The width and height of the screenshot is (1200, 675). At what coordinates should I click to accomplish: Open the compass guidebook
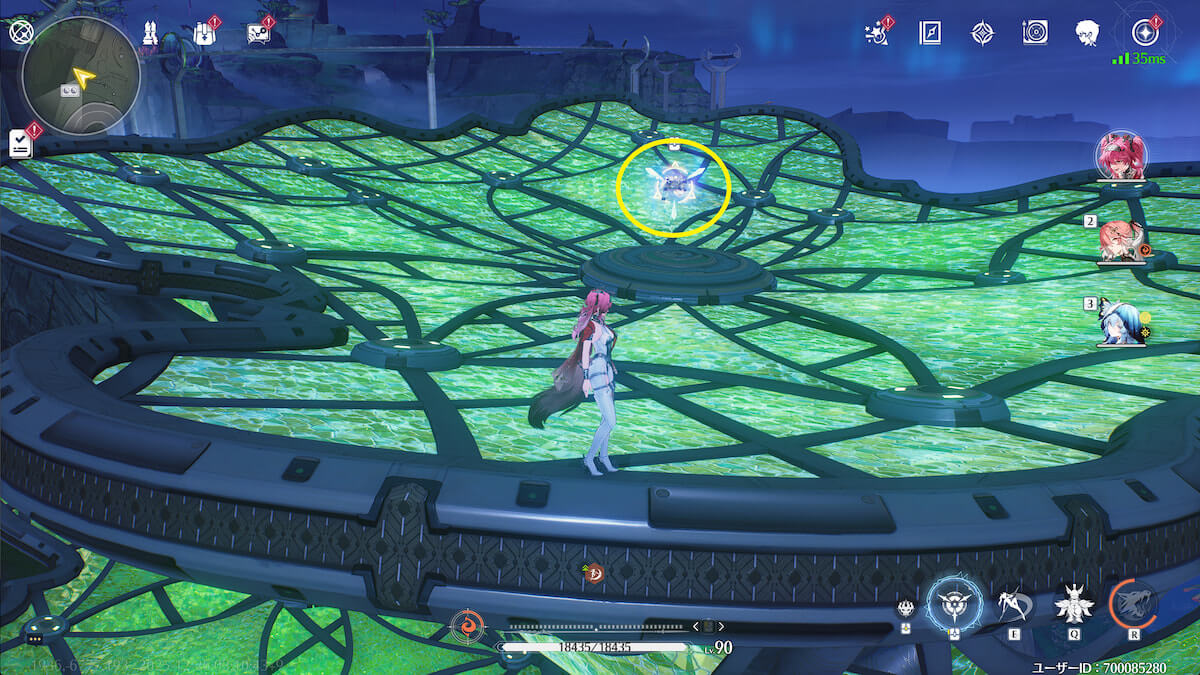tap(929, 33)
